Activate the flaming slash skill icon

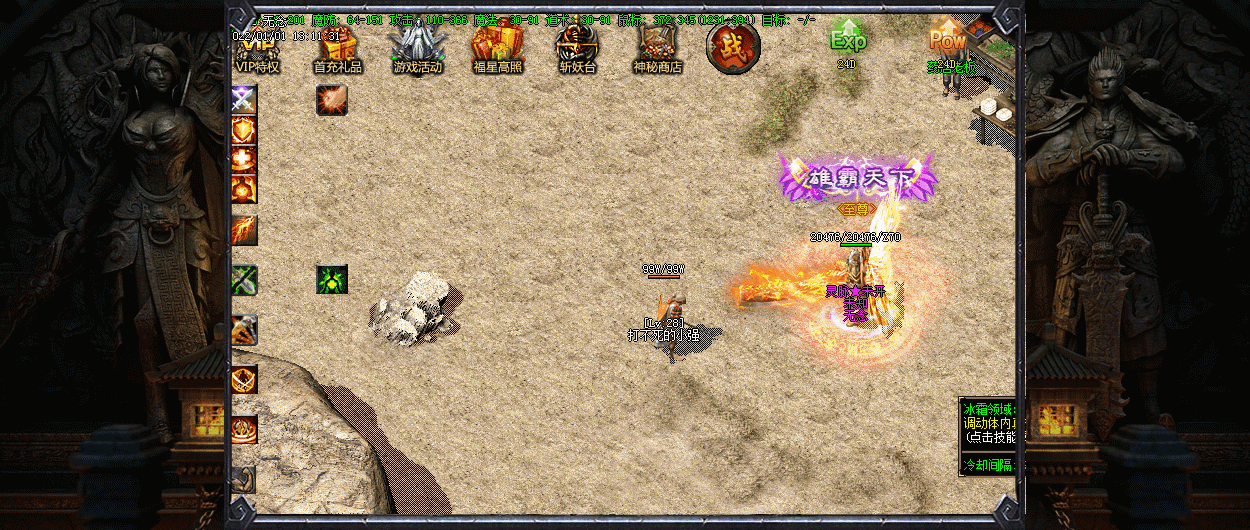pos(245,230)
